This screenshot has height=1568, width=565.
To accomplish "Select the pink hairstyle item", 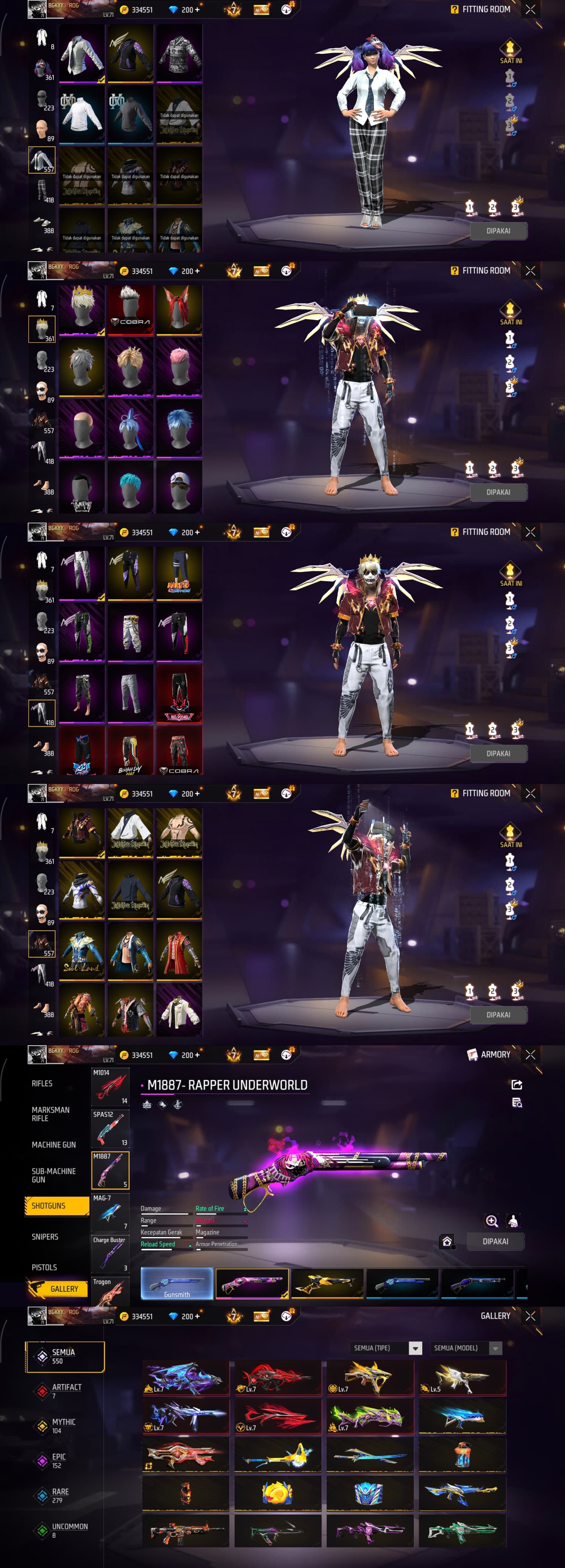I will (179, 366).
